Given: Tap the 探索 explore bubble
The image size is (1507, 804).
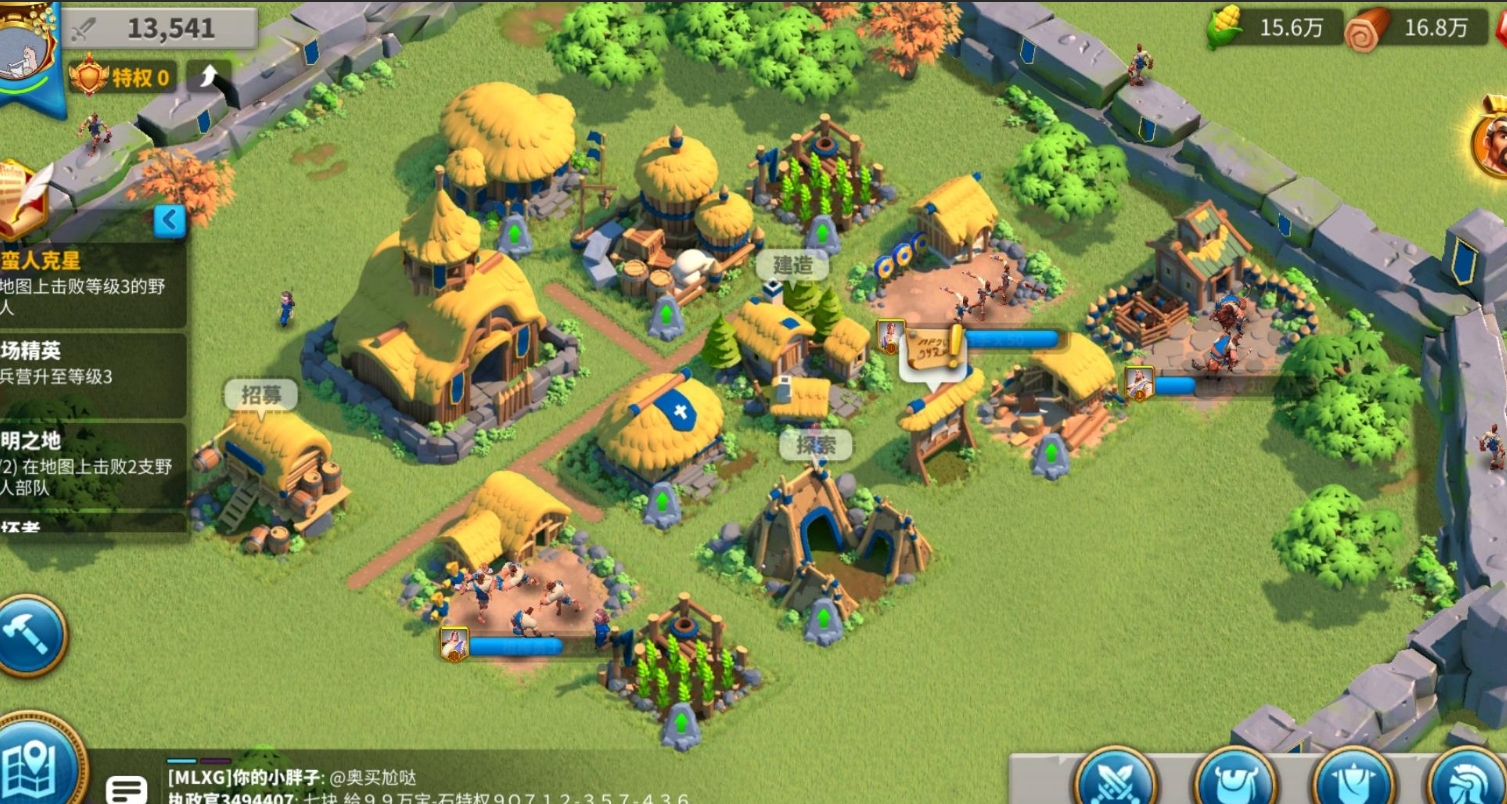Looking at the screenshot, I should [x=815, y=446].
